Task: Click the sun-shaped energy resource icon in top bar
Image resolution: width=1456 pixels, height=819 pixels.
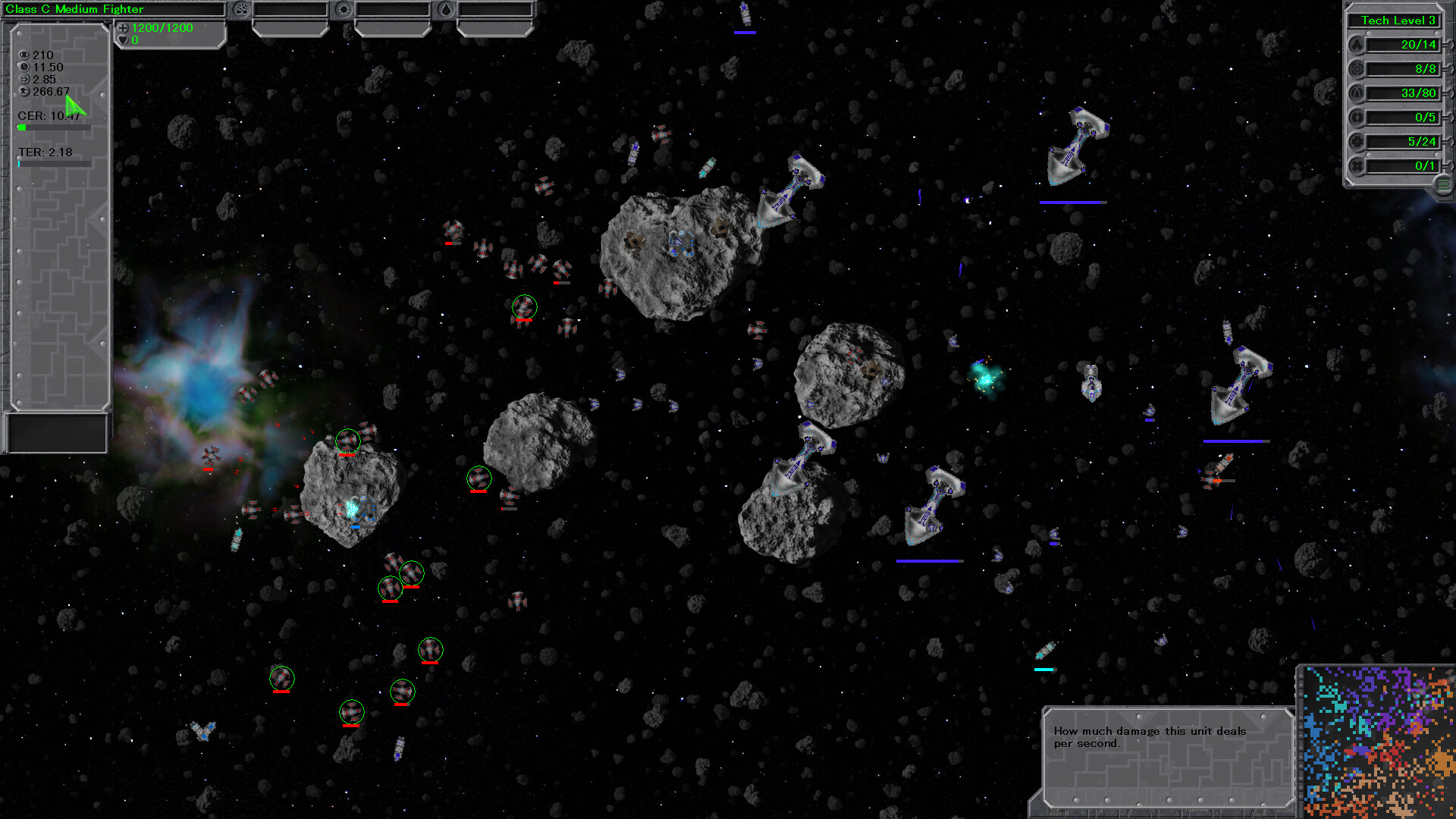Action: pos(344,10)
